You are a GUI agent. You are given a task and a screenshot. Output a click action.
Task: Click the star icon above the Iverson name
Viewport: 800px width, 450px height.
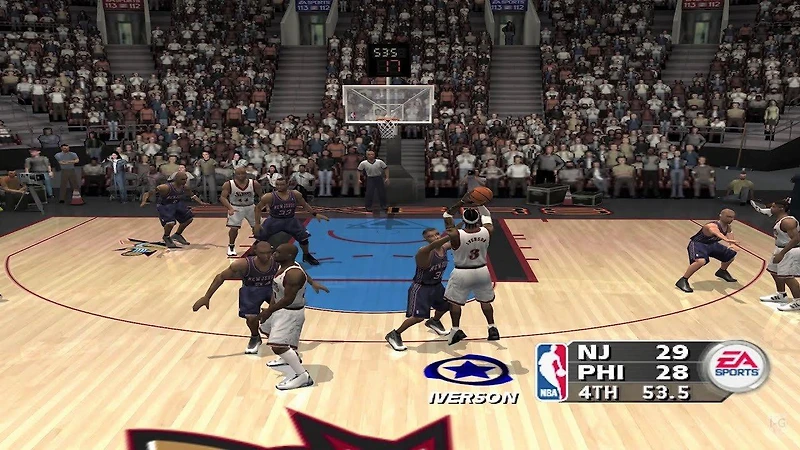point(467,371)
